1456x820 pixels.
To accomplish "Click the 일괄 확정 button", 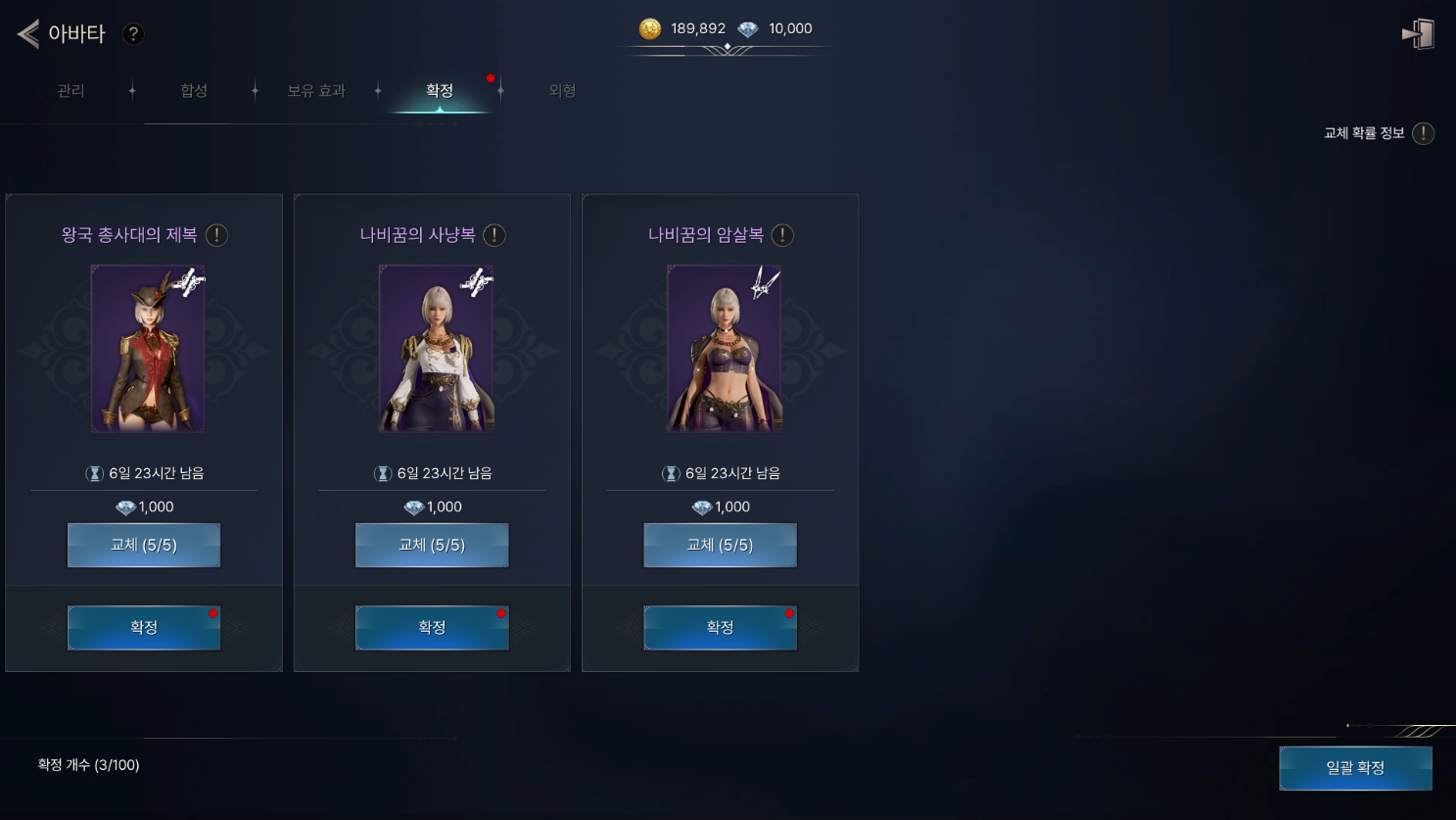I will [x=1355, y=768].
